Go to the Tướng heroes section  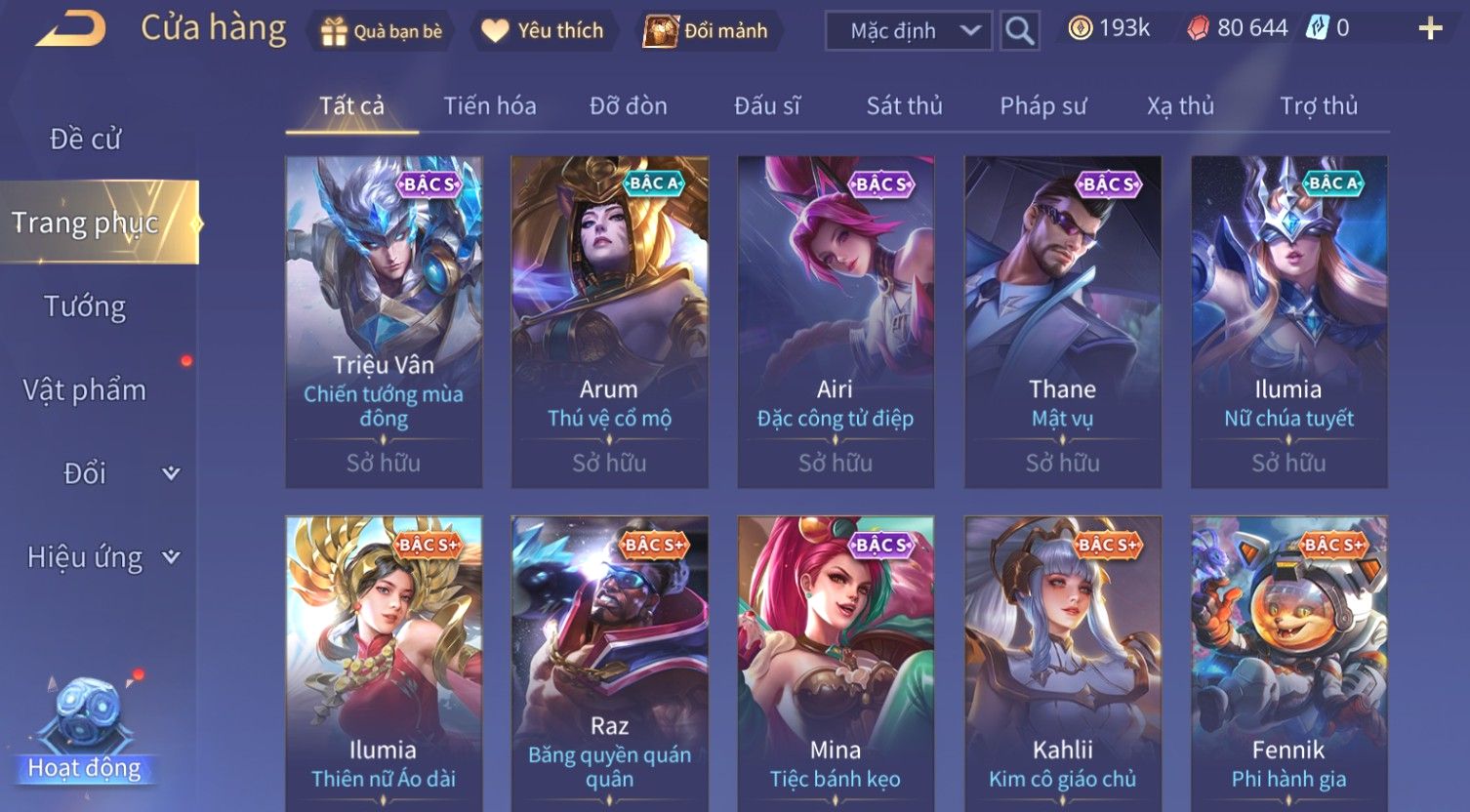click(85, 306)
